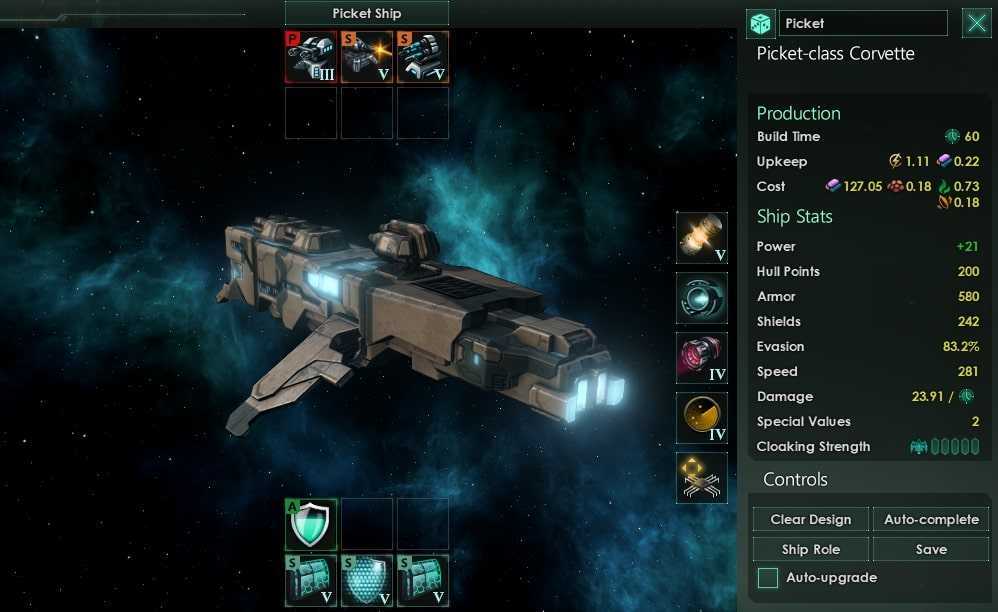The height and width of the screenshot is (612, 998).
Task: Open the combat computer component slot
Action: pos(701,478)
